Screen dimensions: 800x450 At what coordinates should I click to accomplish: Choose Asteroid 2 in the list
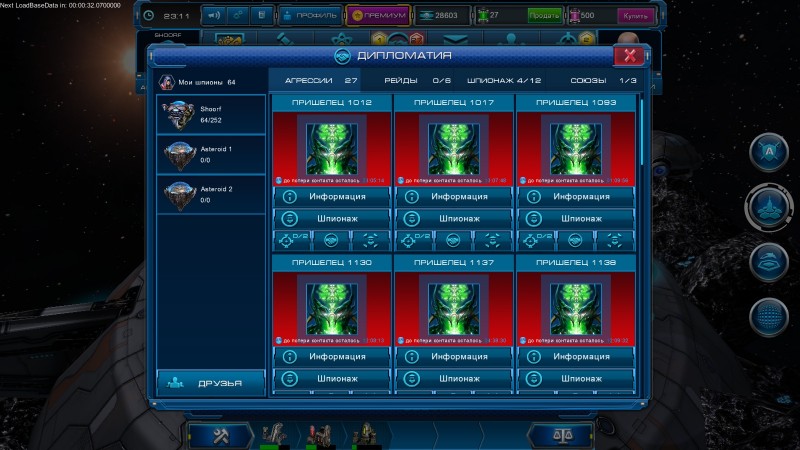(x=211, y=194)
